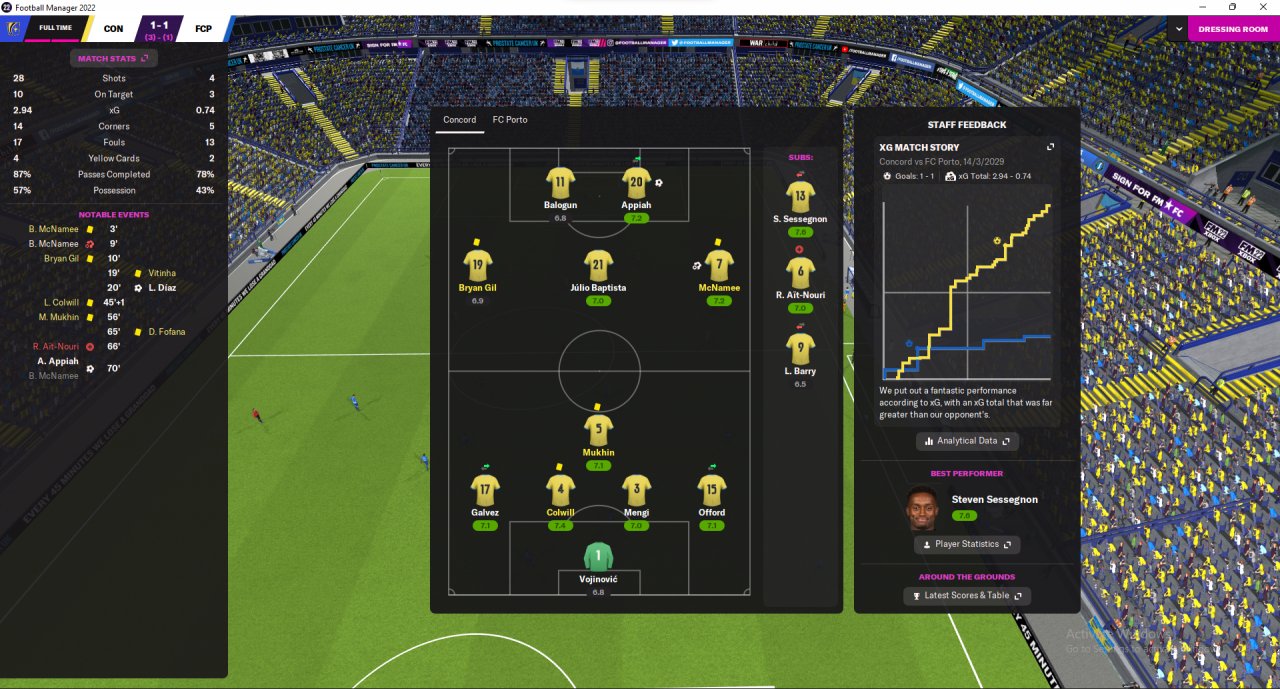Open the Dressing Room screen
Viewport: 1280px width, 689px height.
click(1233, 29)
